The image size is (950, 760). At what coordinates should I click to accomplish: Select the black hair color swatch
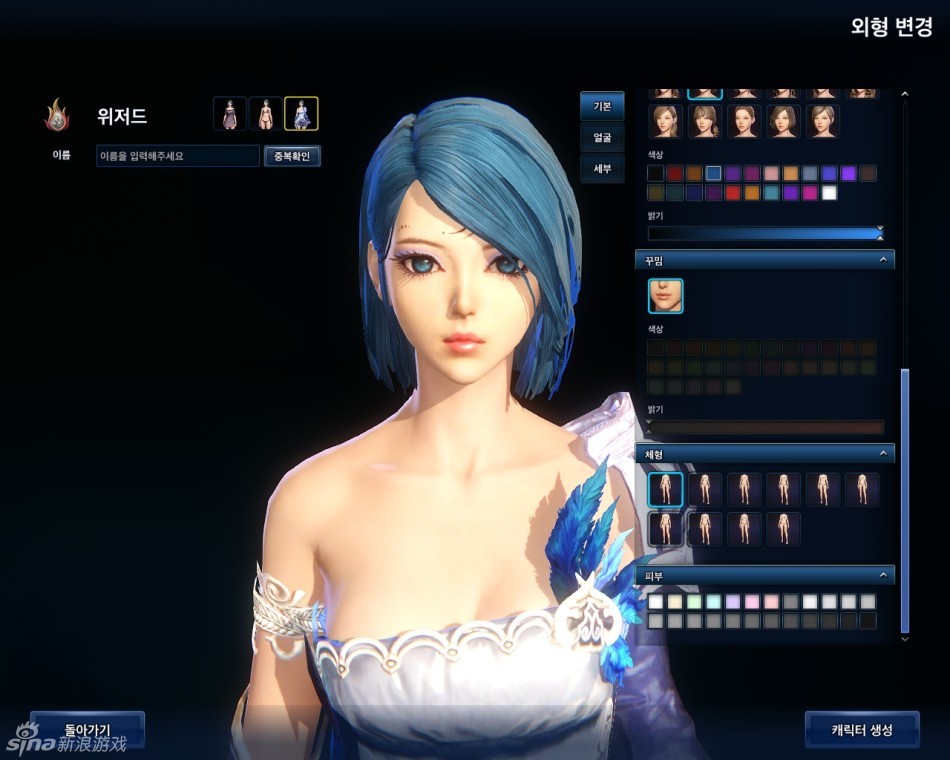[x=656, y=173]
